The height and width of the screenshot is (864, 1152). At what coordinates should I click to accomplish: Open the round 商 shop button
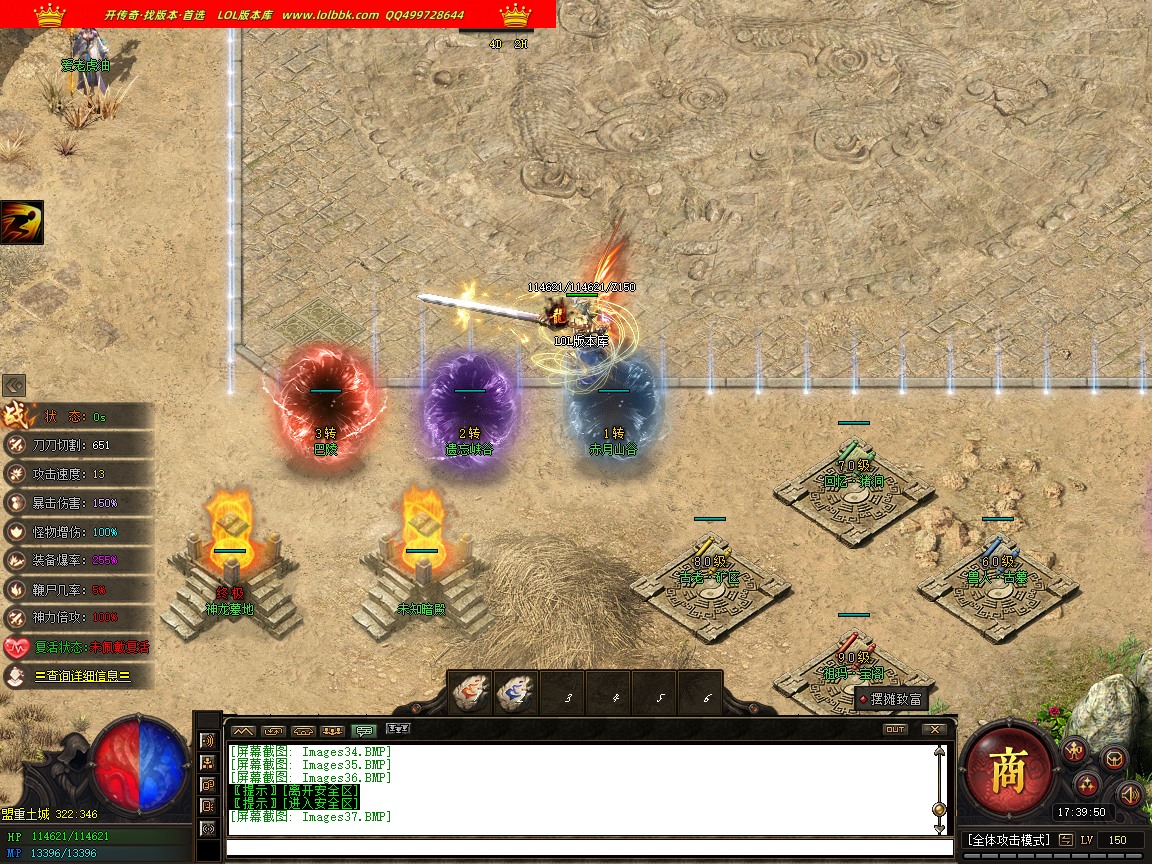click(1006, 770)
